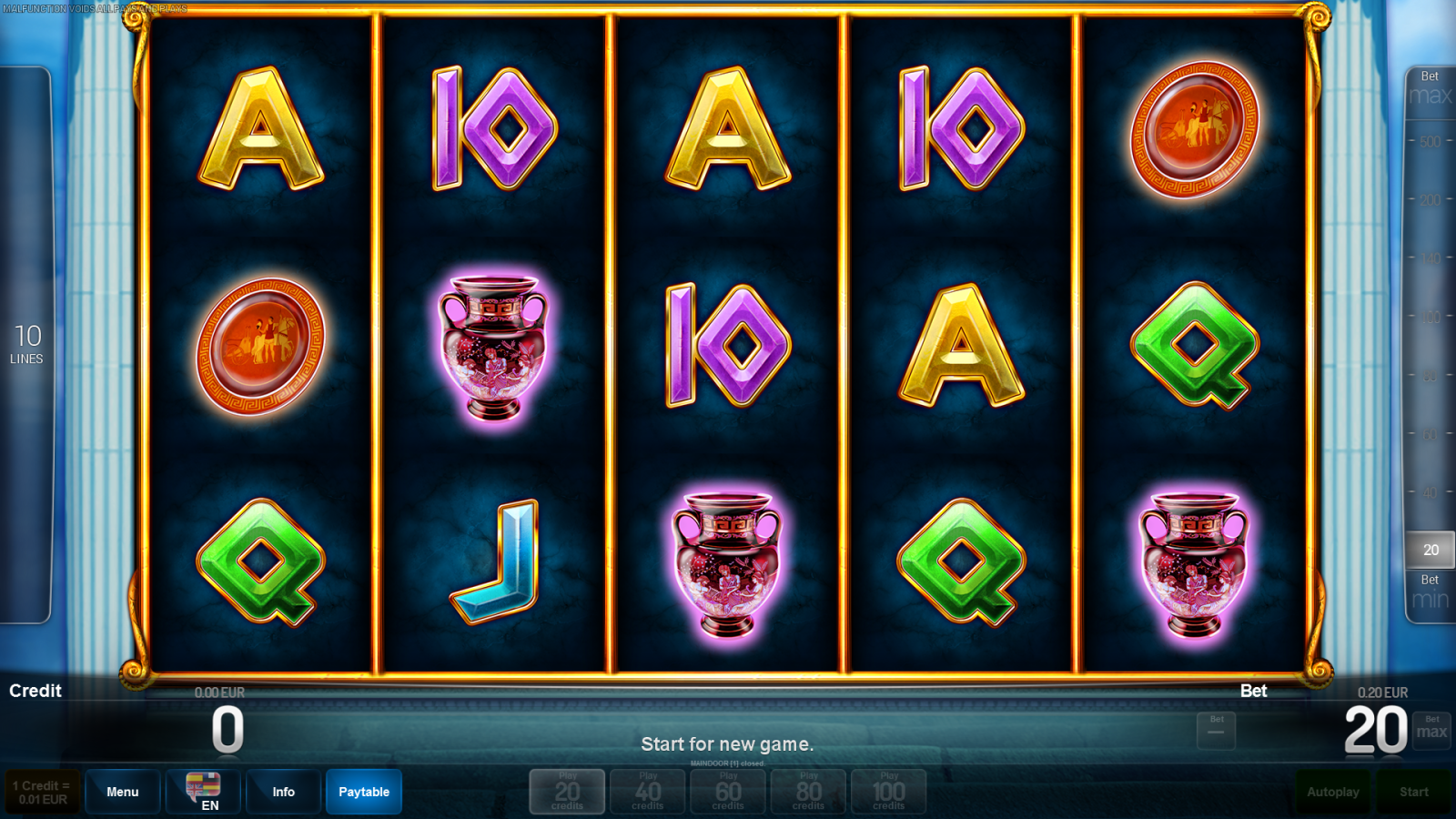1456x819 pixels.
Task: Open the Menu button
Action: point(123,792)
